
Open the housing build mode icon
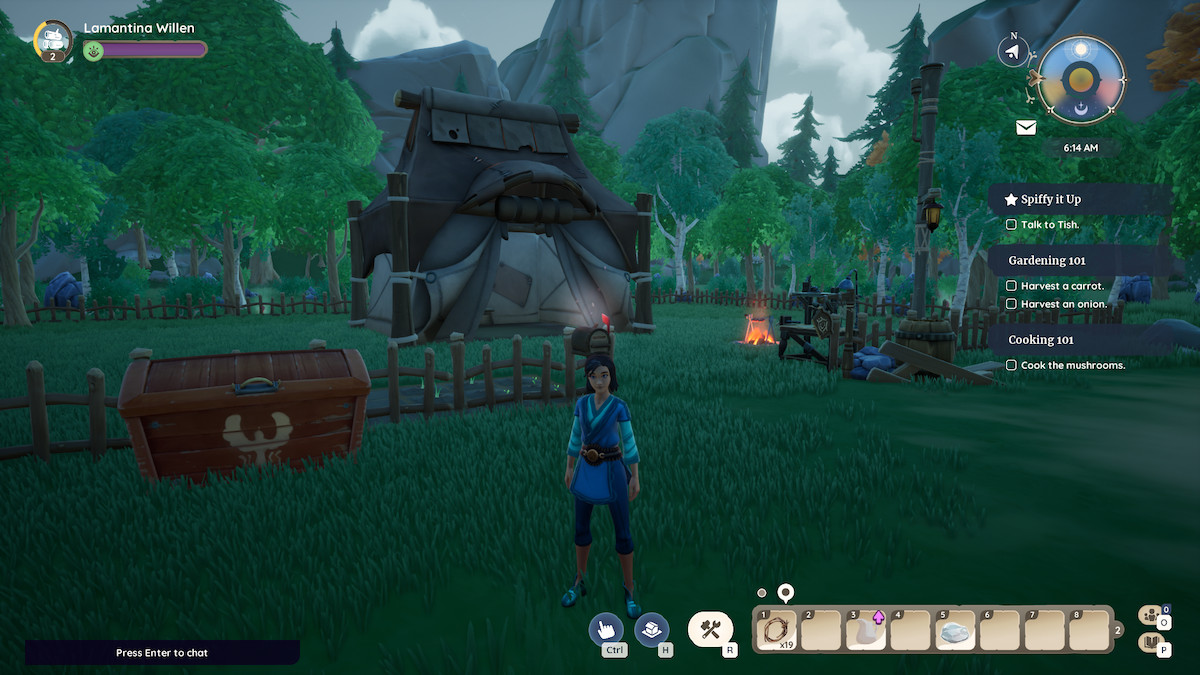coord(652,629)
